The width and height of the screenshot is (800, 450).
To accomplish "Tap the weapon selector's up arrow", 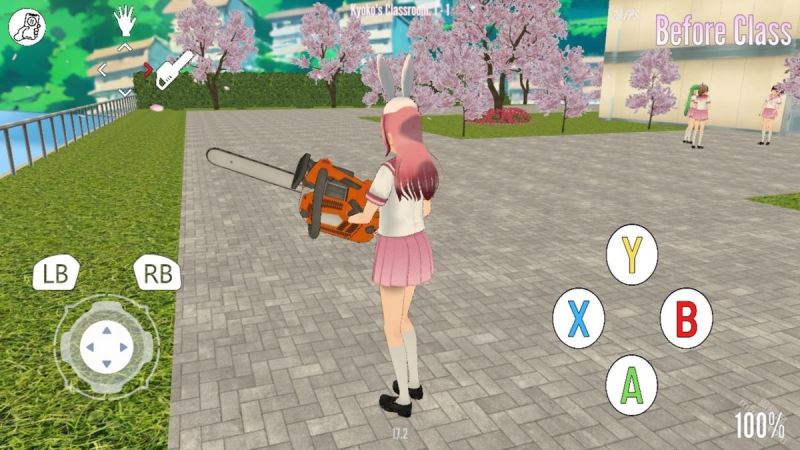I will click(x=125, y=47).
